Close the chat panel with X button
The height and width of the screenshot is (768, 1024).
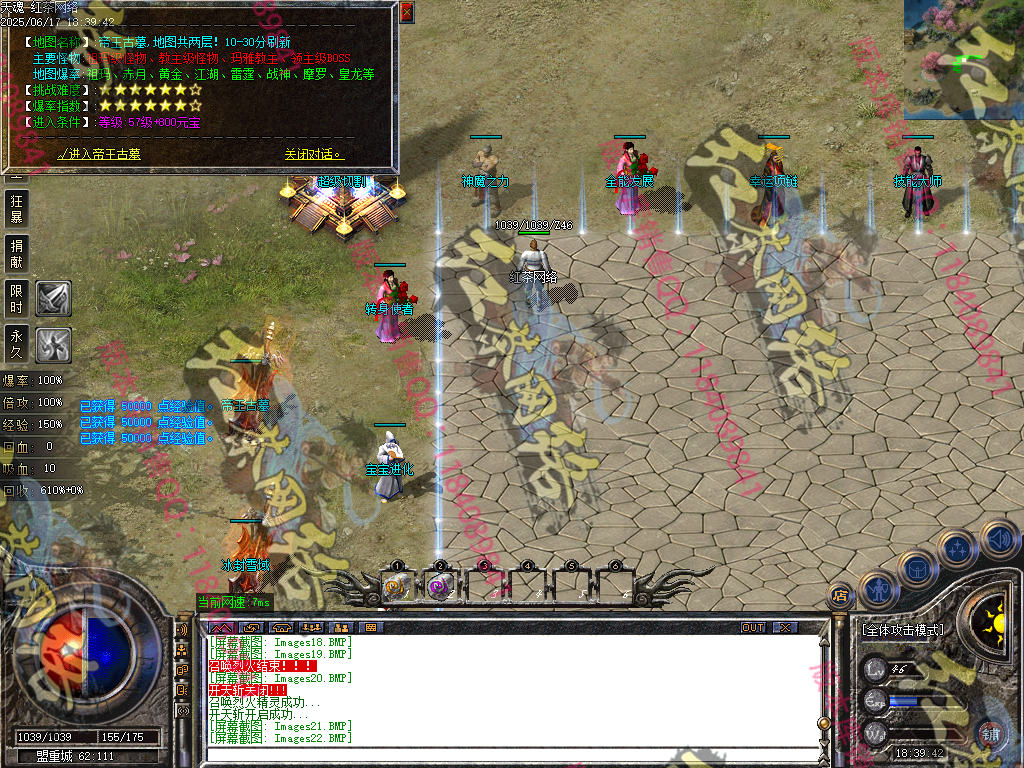coord(786,627)
